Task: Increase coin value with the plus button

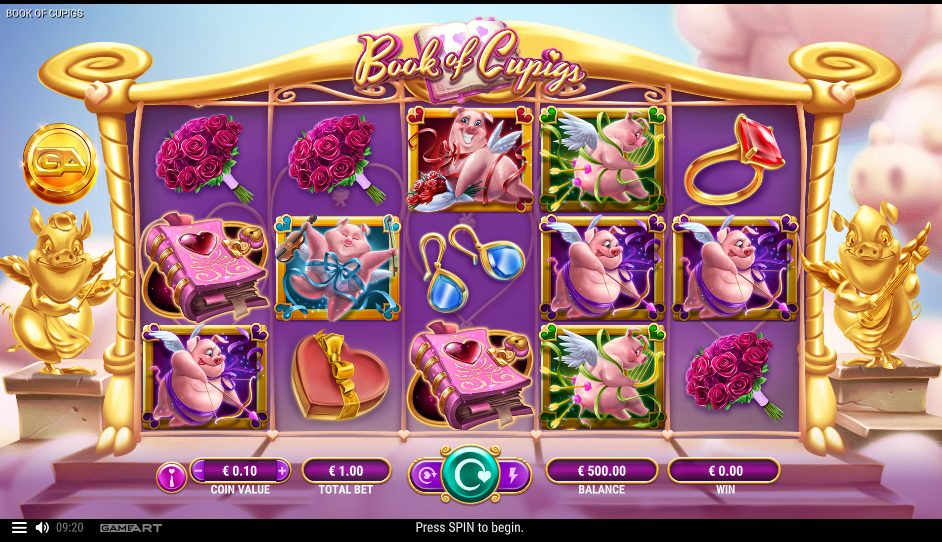Action: 282,470
